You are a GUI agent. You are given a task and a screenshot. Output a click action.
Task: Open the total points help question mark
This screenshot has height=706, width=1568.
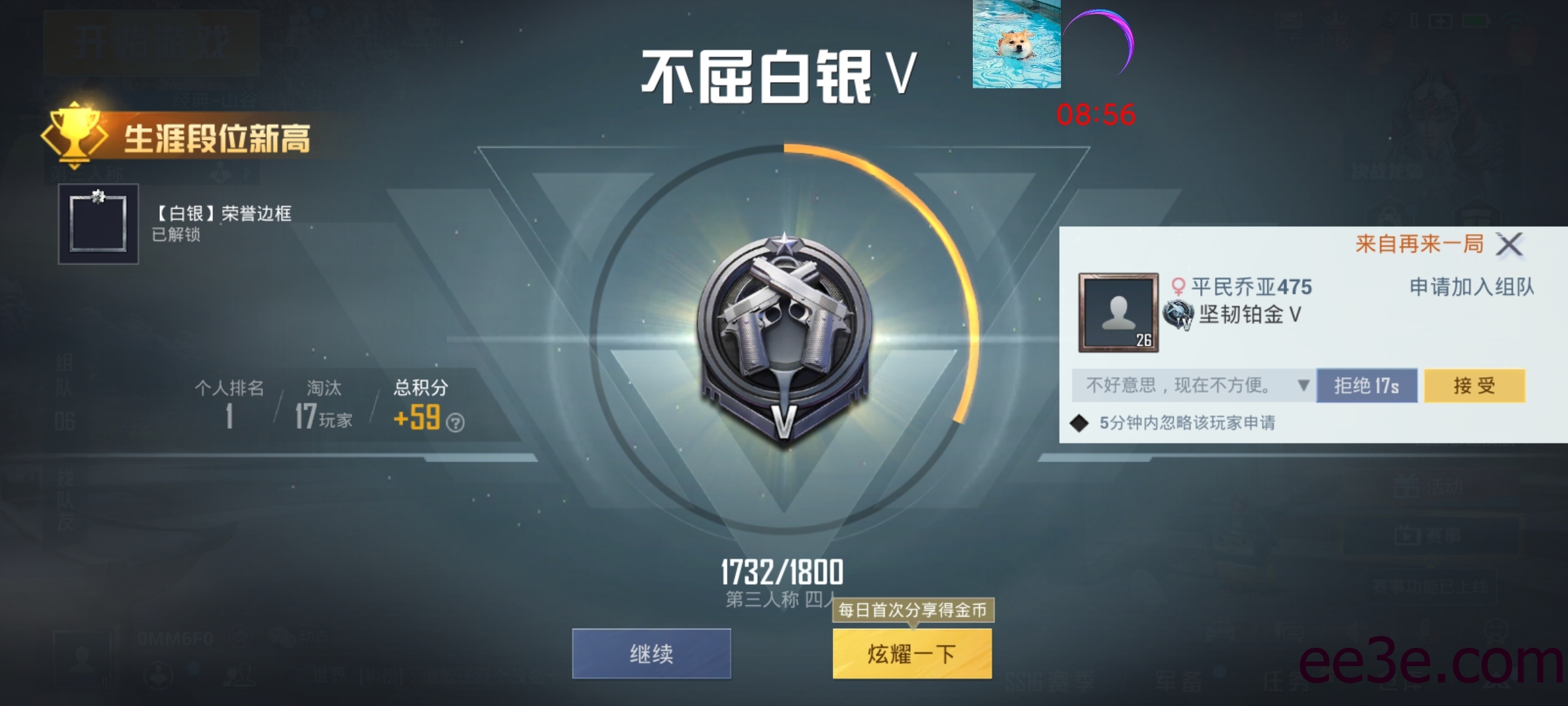pyautogui.click(x=455, y=423)
